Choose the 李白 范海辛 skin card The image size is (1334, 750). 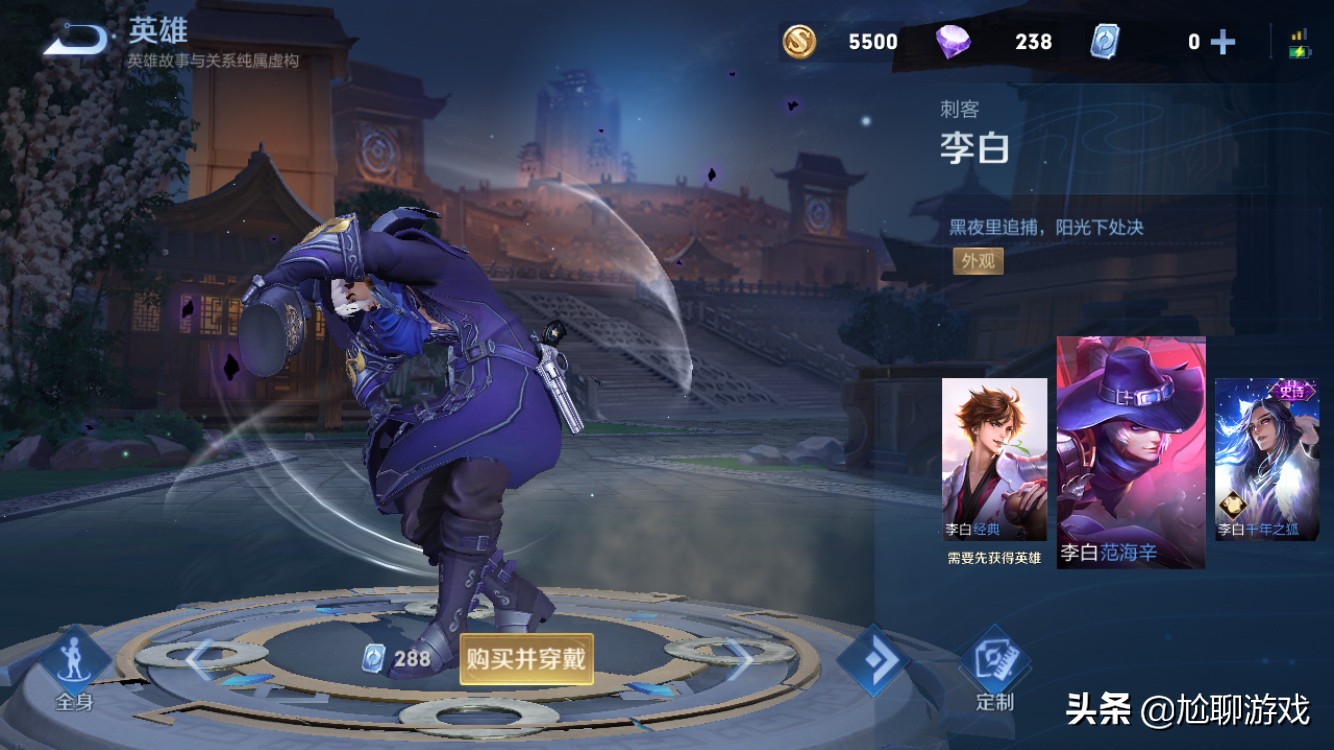[x=1130, y=453]
